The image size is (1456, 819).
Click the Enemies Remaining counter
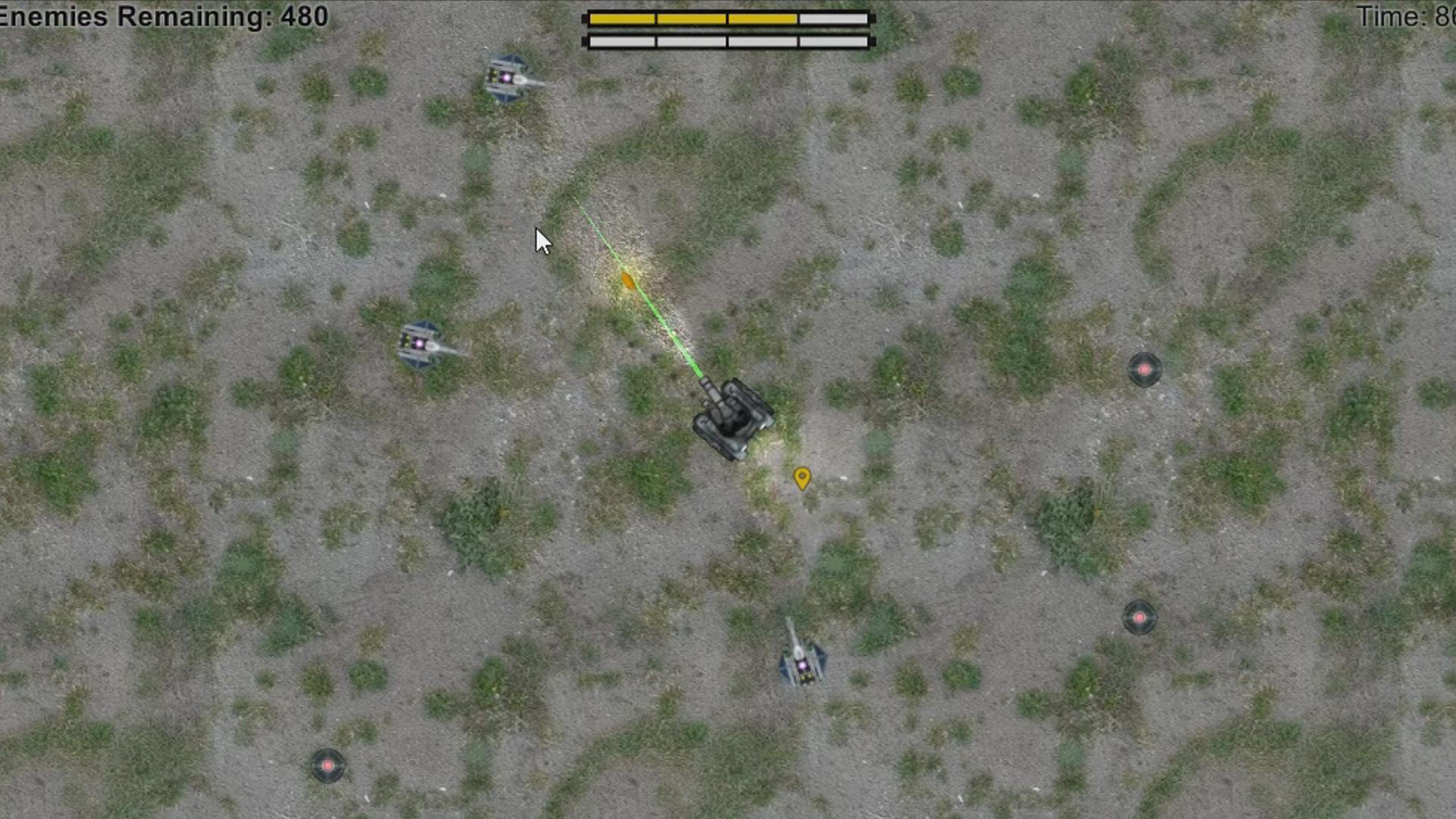[163, 14]
